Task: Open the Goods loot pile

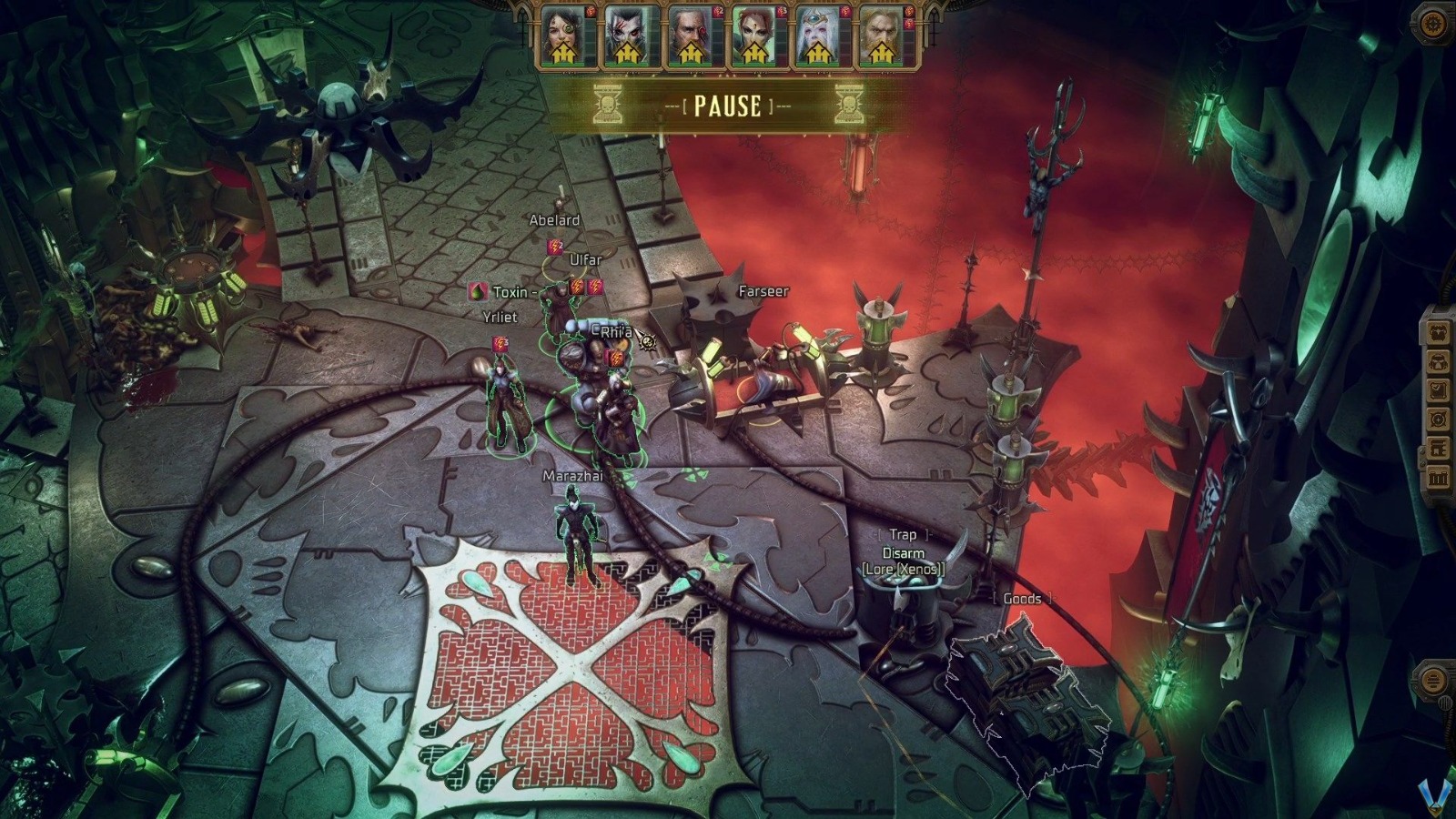Action: (x=1021, y=599)
